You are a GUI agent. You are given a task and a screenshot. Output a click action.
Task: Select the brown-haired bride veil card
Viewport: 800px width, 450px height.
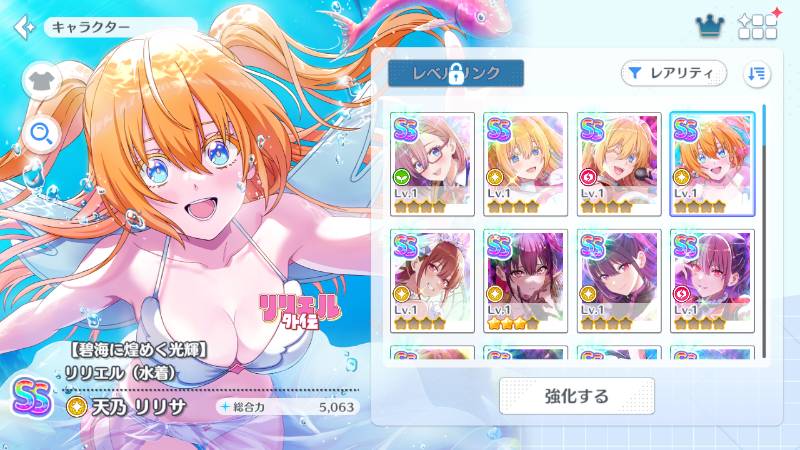click(x=433, y=274)
